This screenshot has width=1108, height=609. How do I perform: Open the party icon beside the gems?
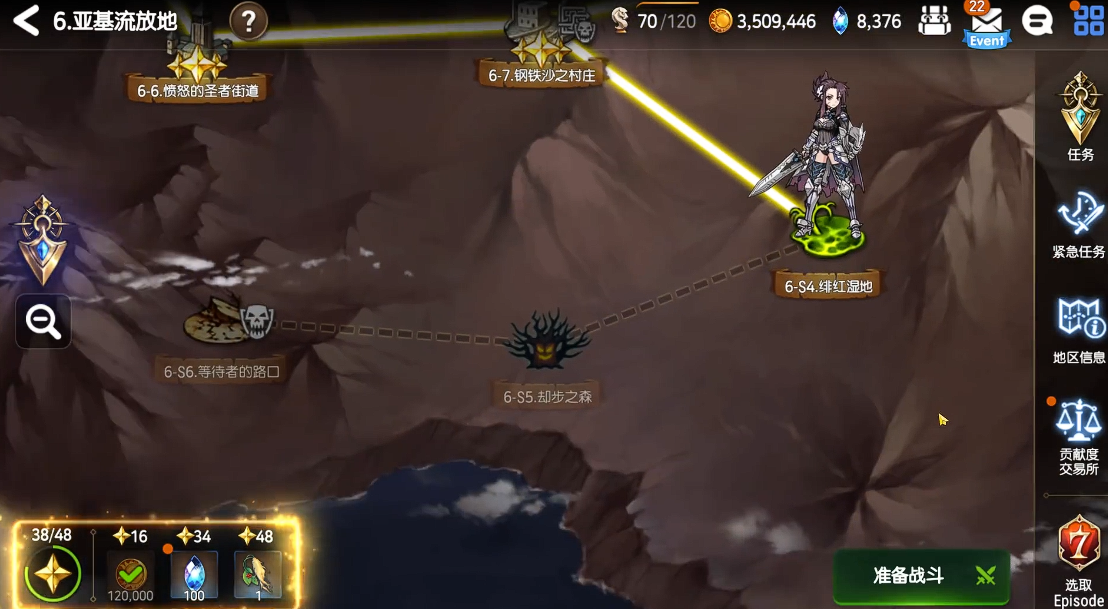pos(934,21)
